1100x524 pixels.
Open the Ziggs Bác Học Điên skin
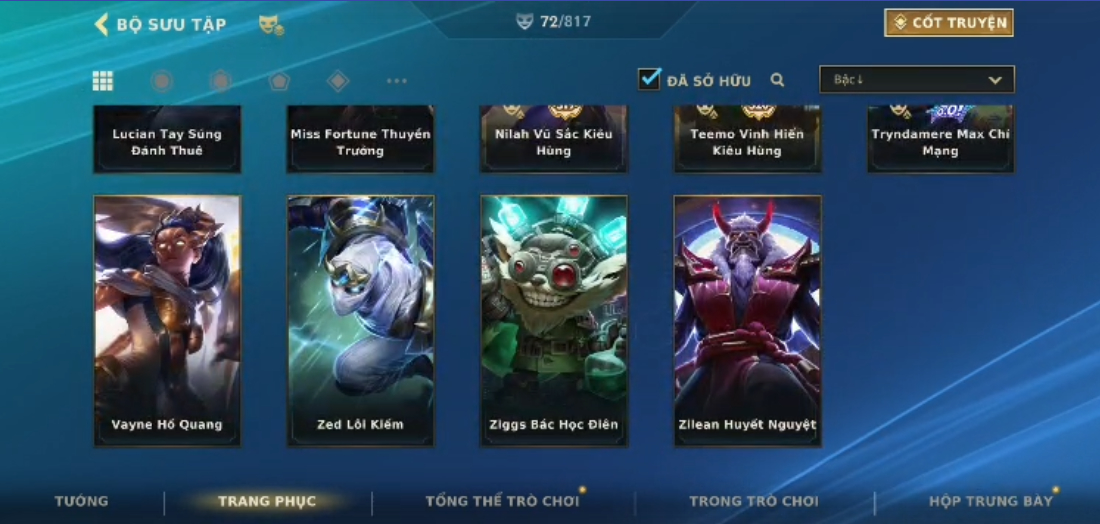[554, 320]
